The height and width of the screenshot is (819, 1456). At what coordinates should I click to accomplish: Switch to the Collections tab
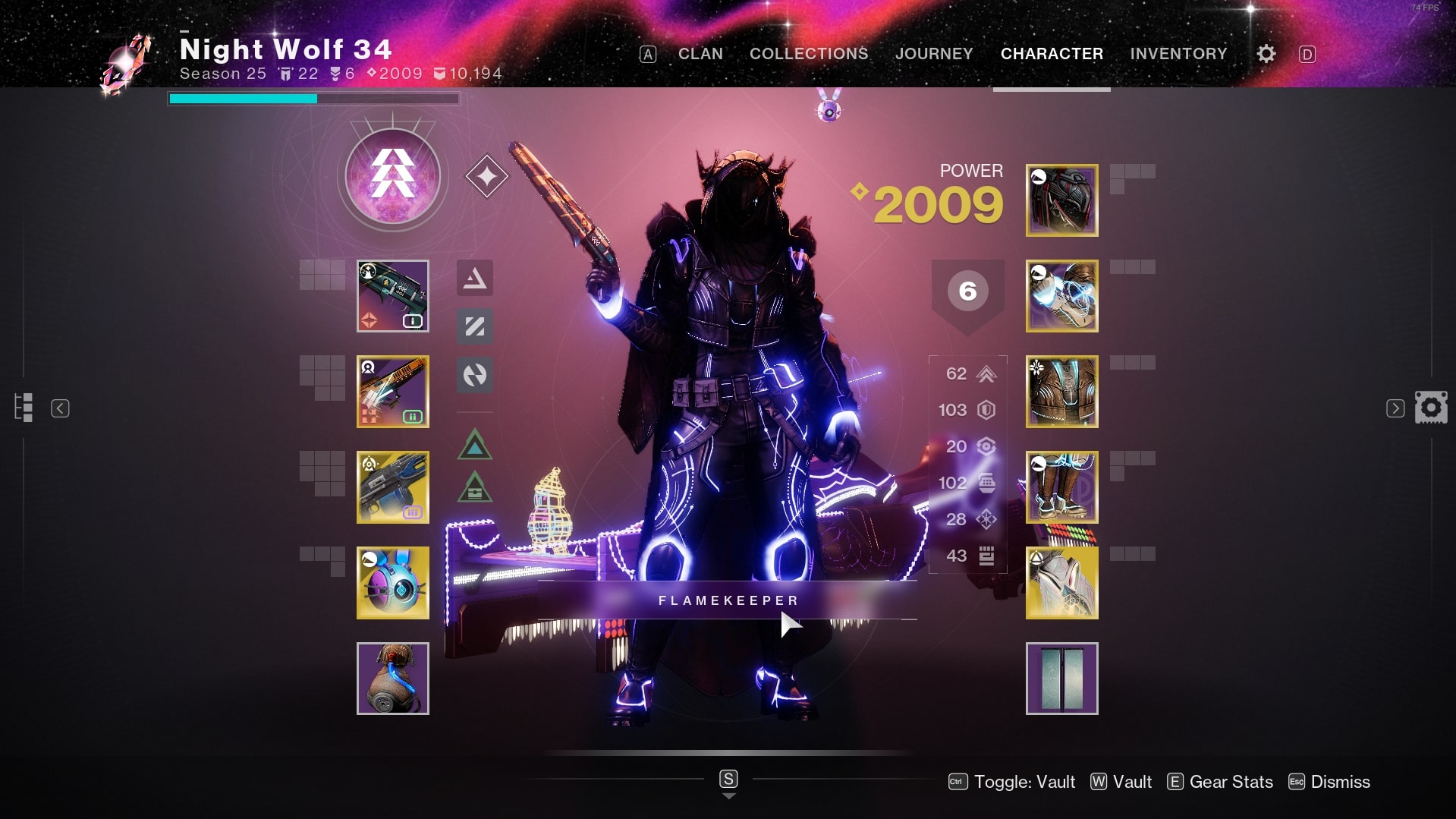pos(808,54)
